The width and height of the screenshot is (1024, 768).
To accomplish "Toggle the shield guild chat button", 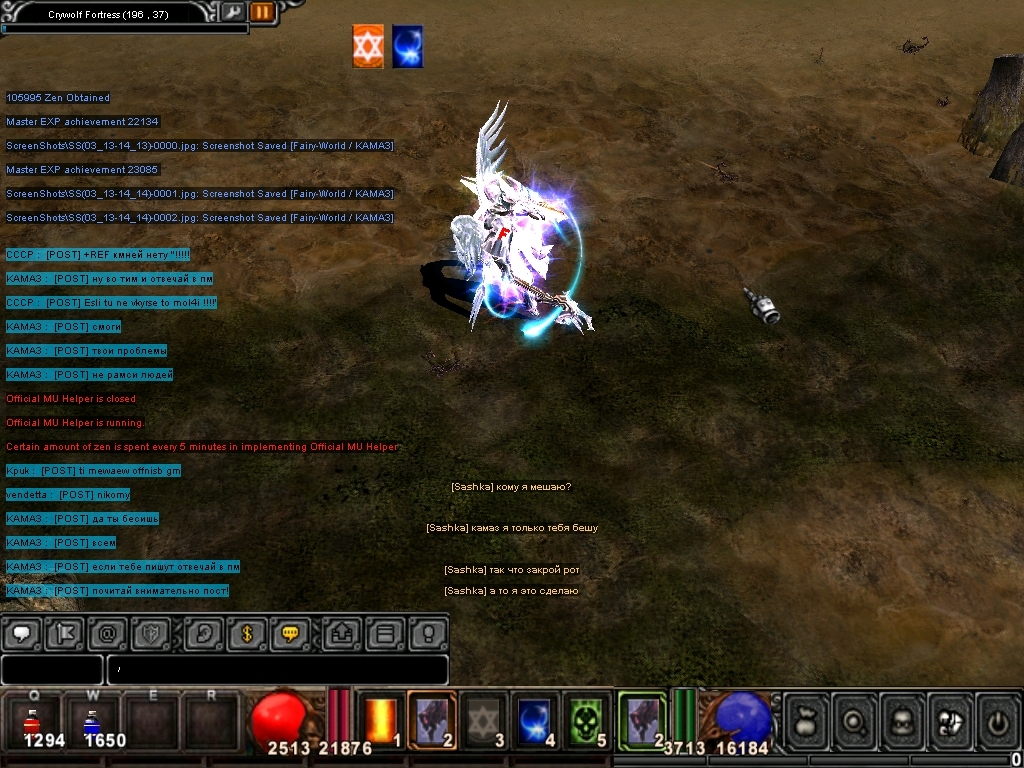I will (x=152, y=633).
